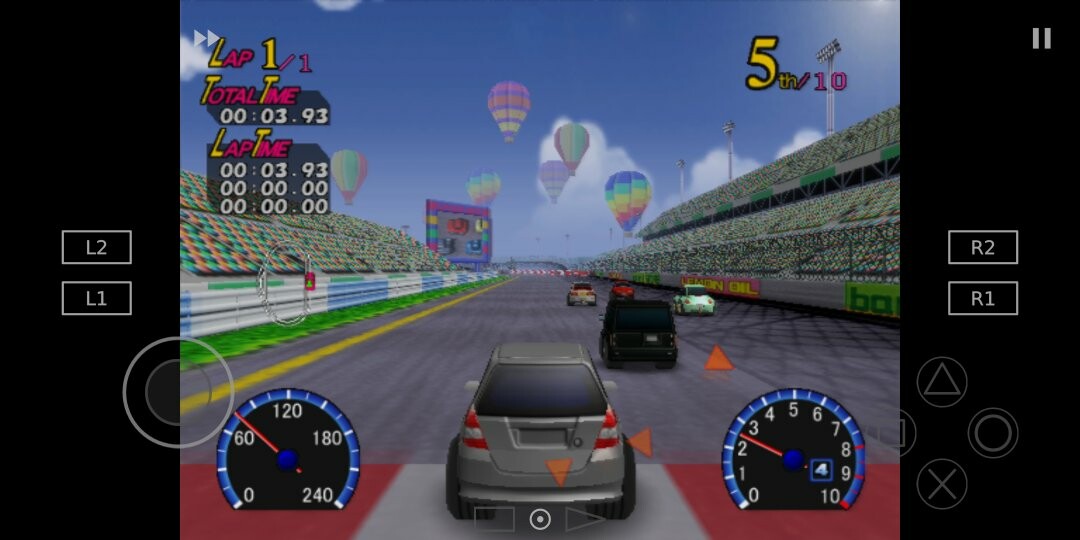This screenshot has width=1080, height=540.
Task: Toggle the fast-forward double arrow icon
Action: (206, 38)
